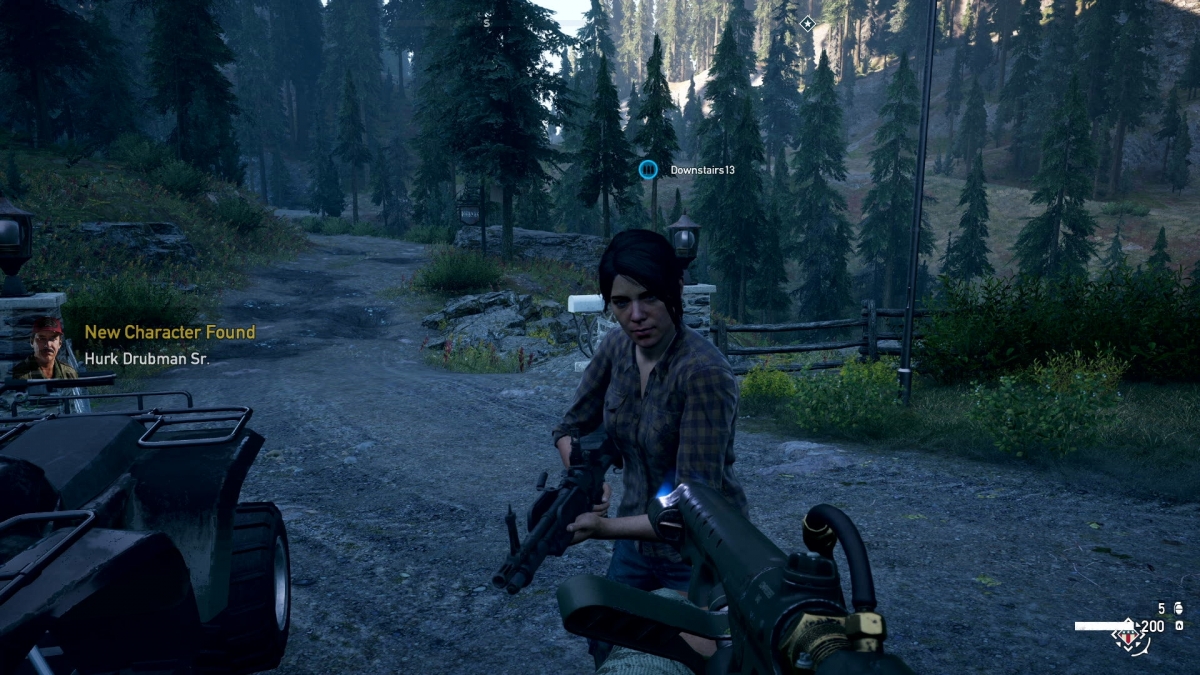This screenshot has width=1200, height=675.
Task: Click the flame fuel ammo icon
Action: tap(1180, 626)
